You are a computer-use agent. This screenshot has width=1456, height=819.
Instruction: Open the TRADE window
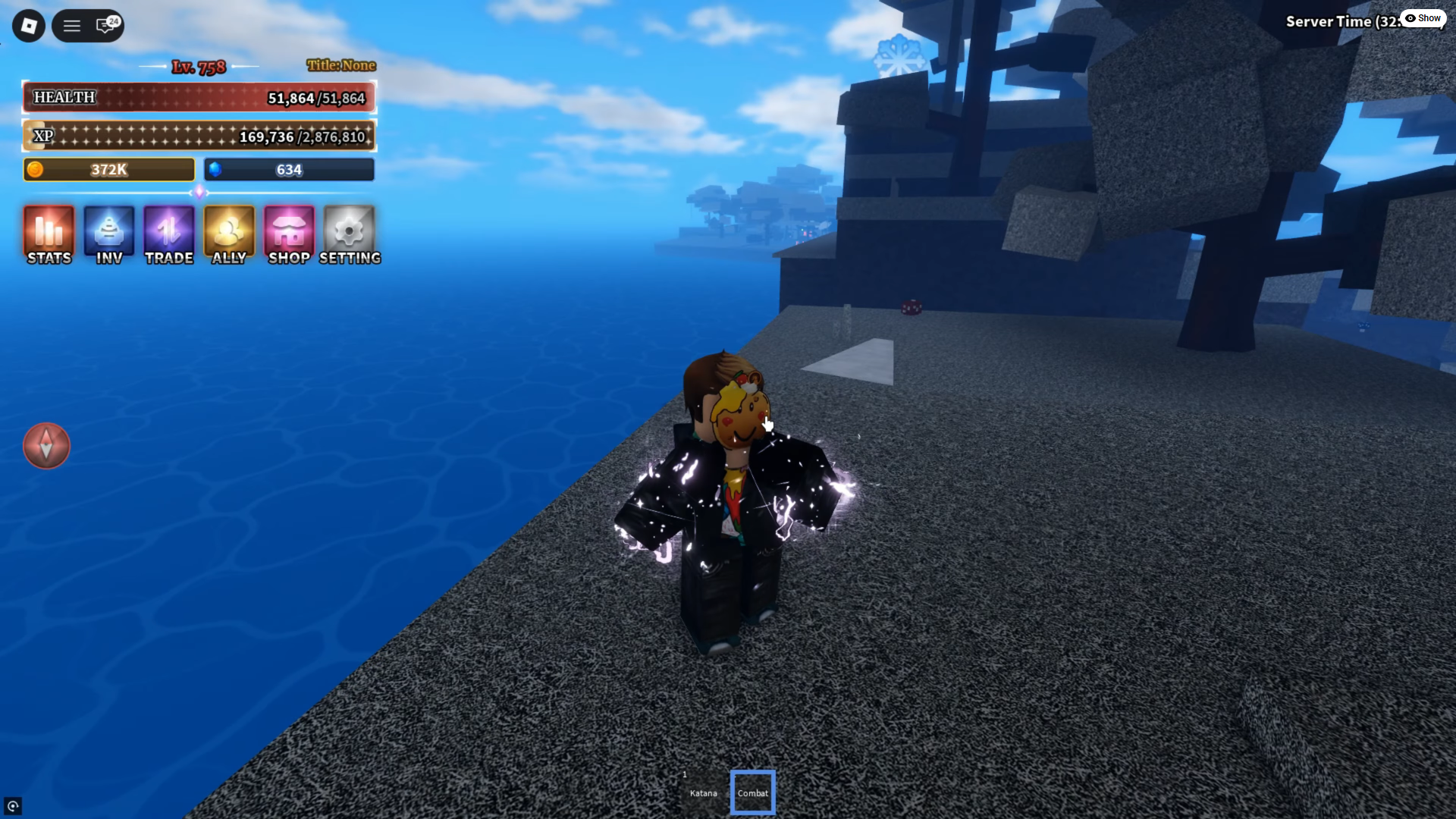click(168, 234)
